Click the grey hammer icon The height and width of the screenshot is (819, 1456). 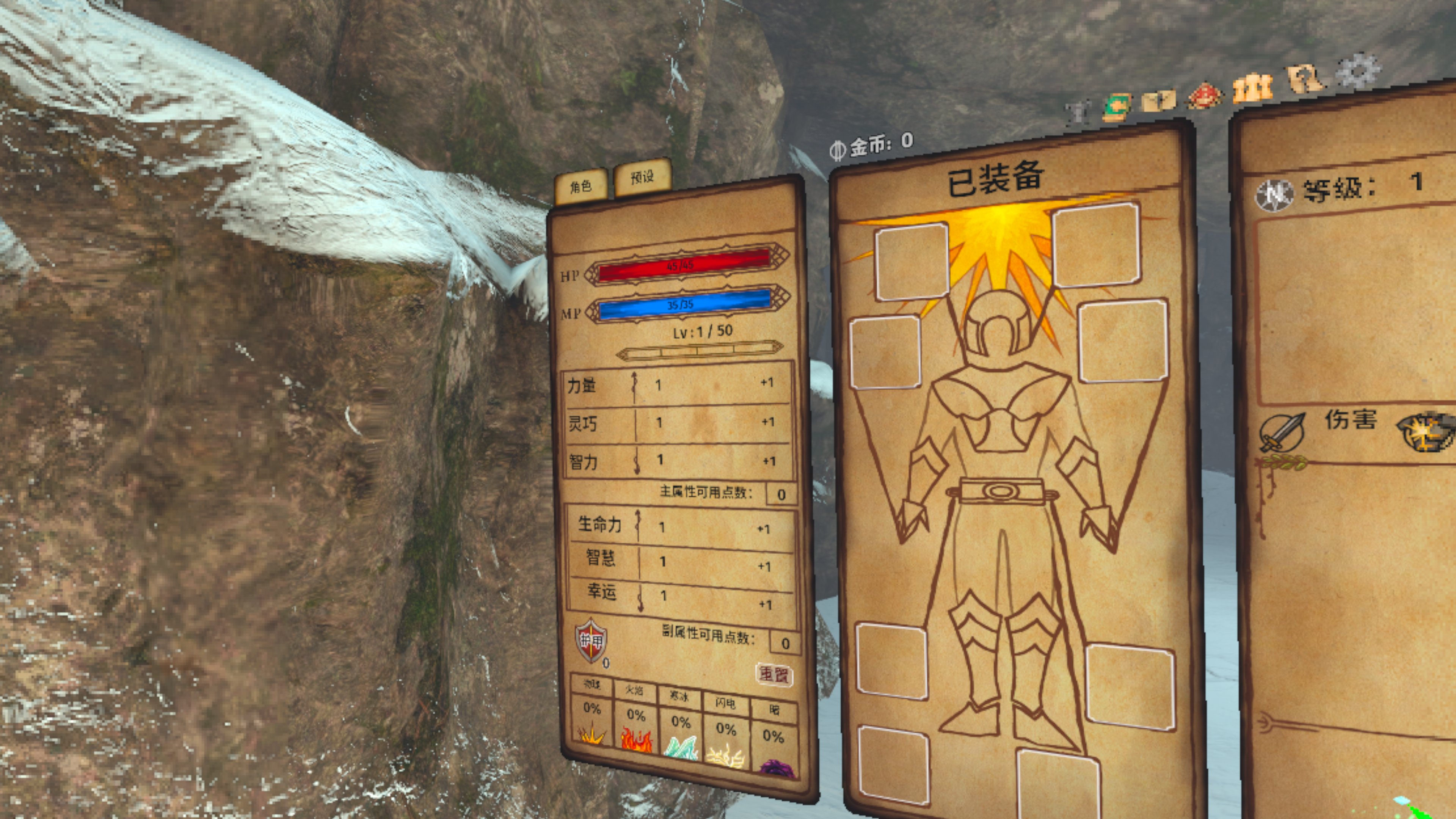click(1078, 113)
